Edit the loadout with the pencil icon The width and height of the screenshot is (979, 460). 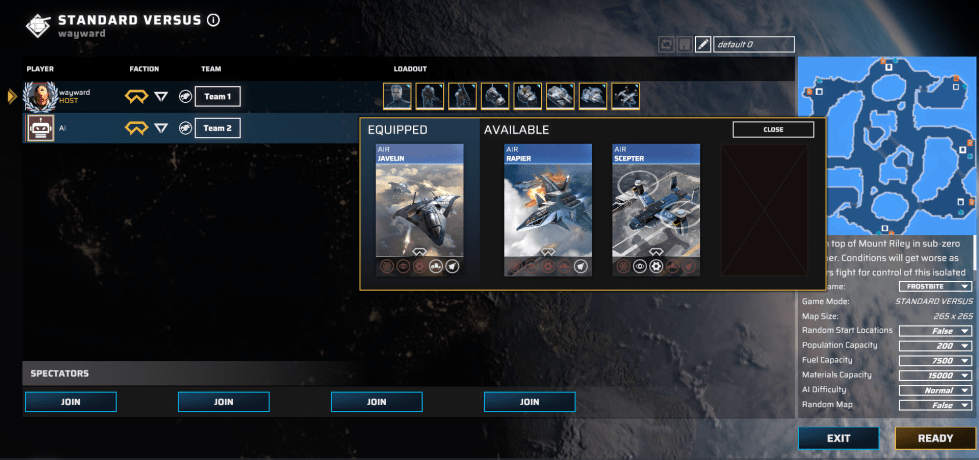coord(702,45)
